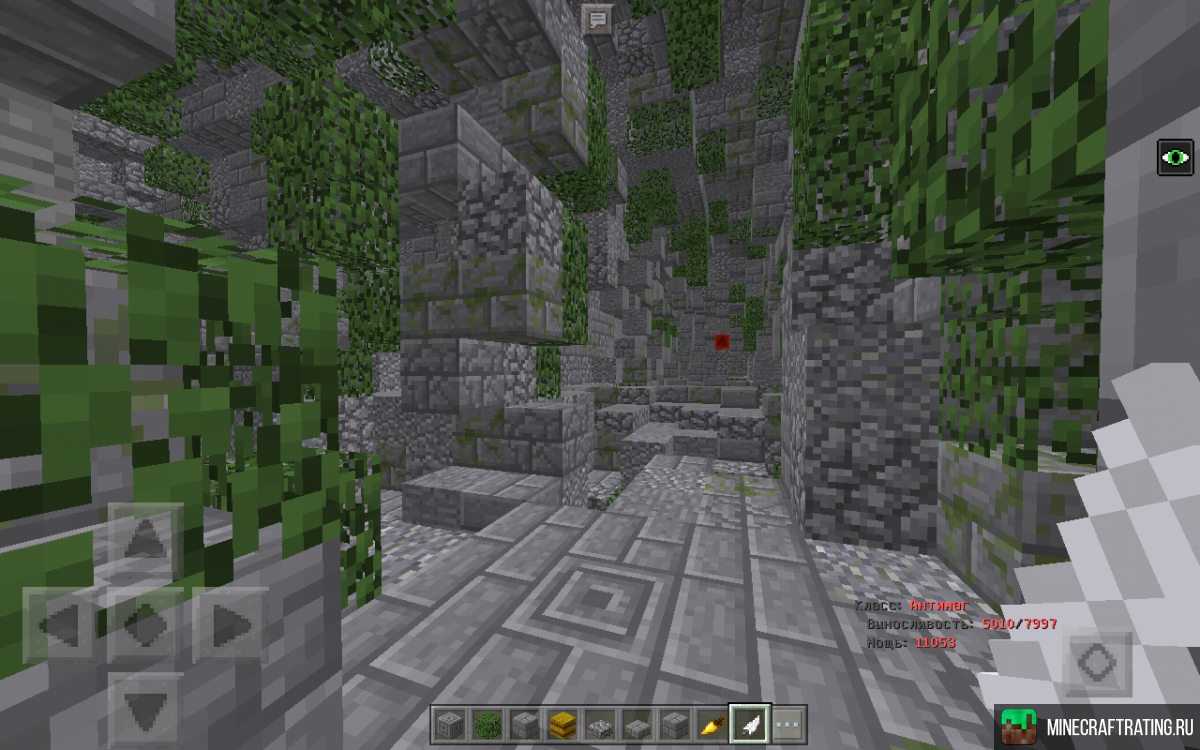1200x750 pixels.
Task: Open the chat speech-bubble button
Action: [x=598, y=19]
